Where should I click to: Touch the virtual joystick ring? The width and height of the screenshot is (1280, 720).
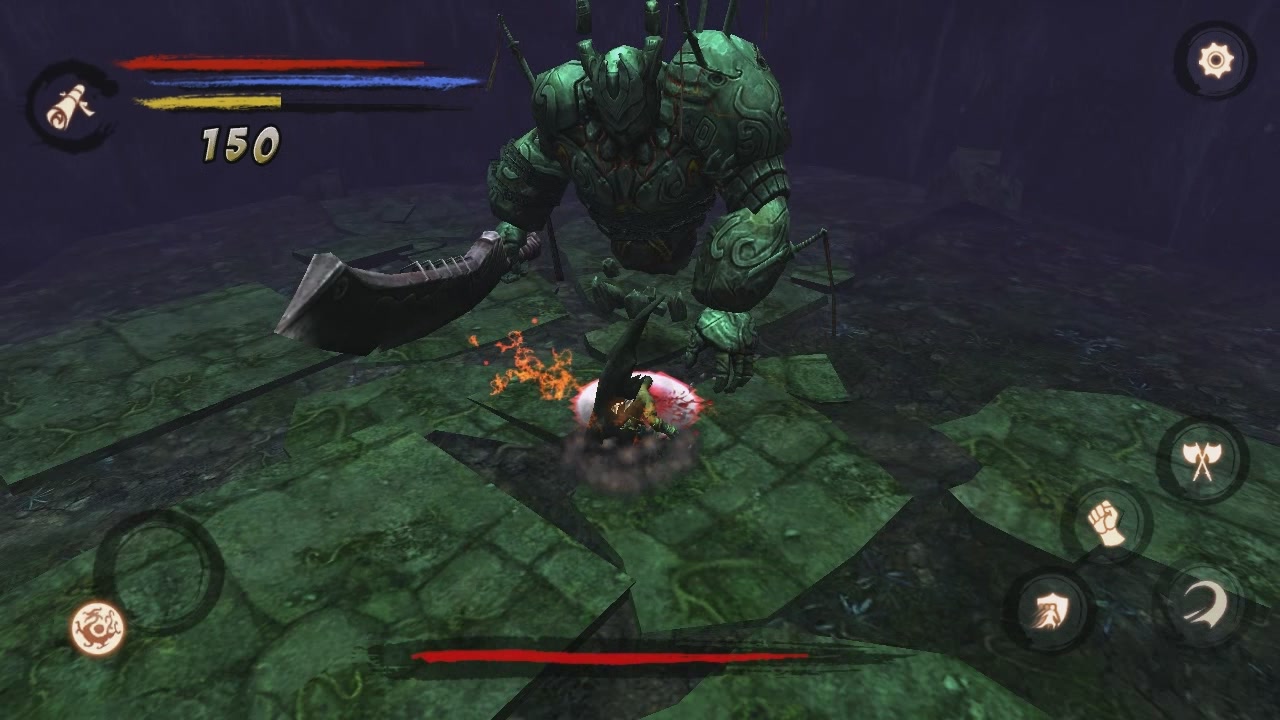click(159, 570)
